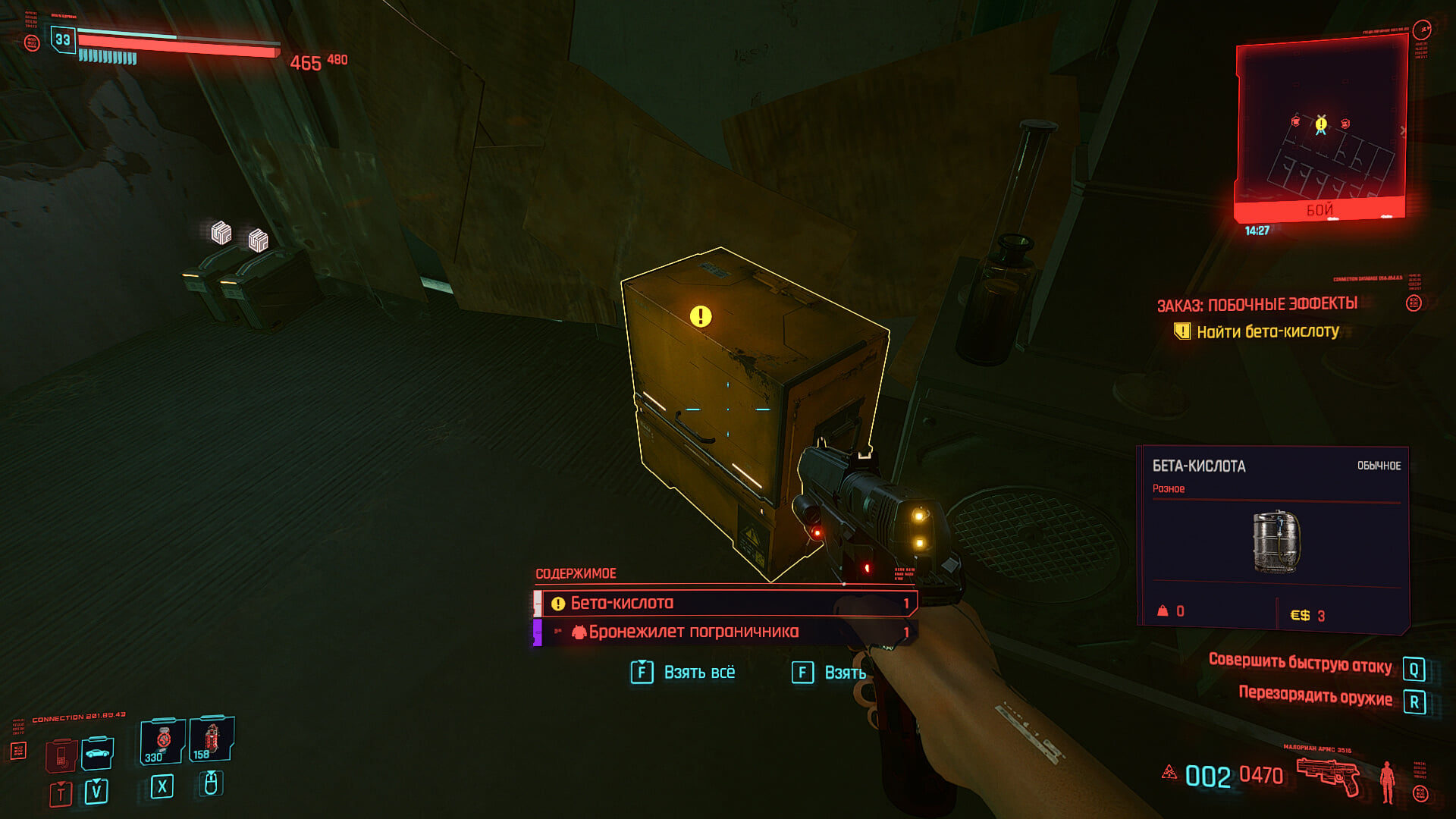Open the minimap
The image size is (1456, 819).
[1320, 129]
